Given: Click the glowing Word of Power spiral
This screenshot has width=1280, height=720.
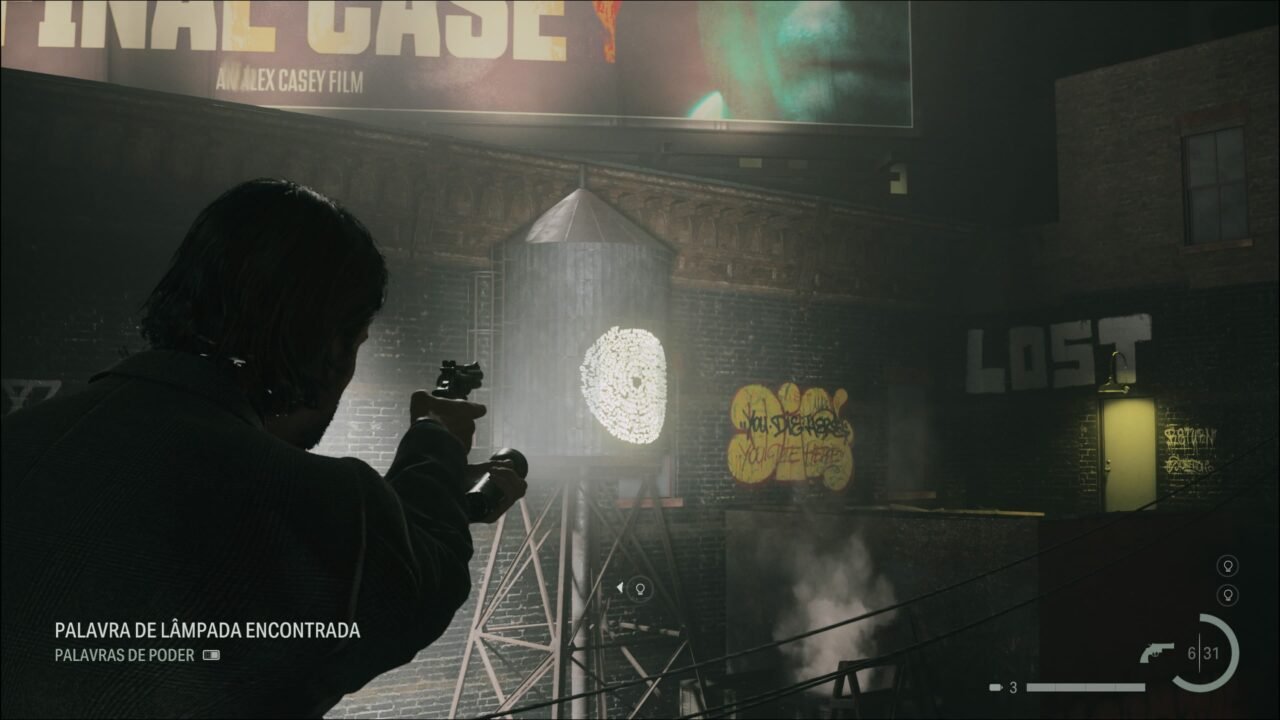Looking at the screenshot, I should pyautogui.click(x=625, y=381).
